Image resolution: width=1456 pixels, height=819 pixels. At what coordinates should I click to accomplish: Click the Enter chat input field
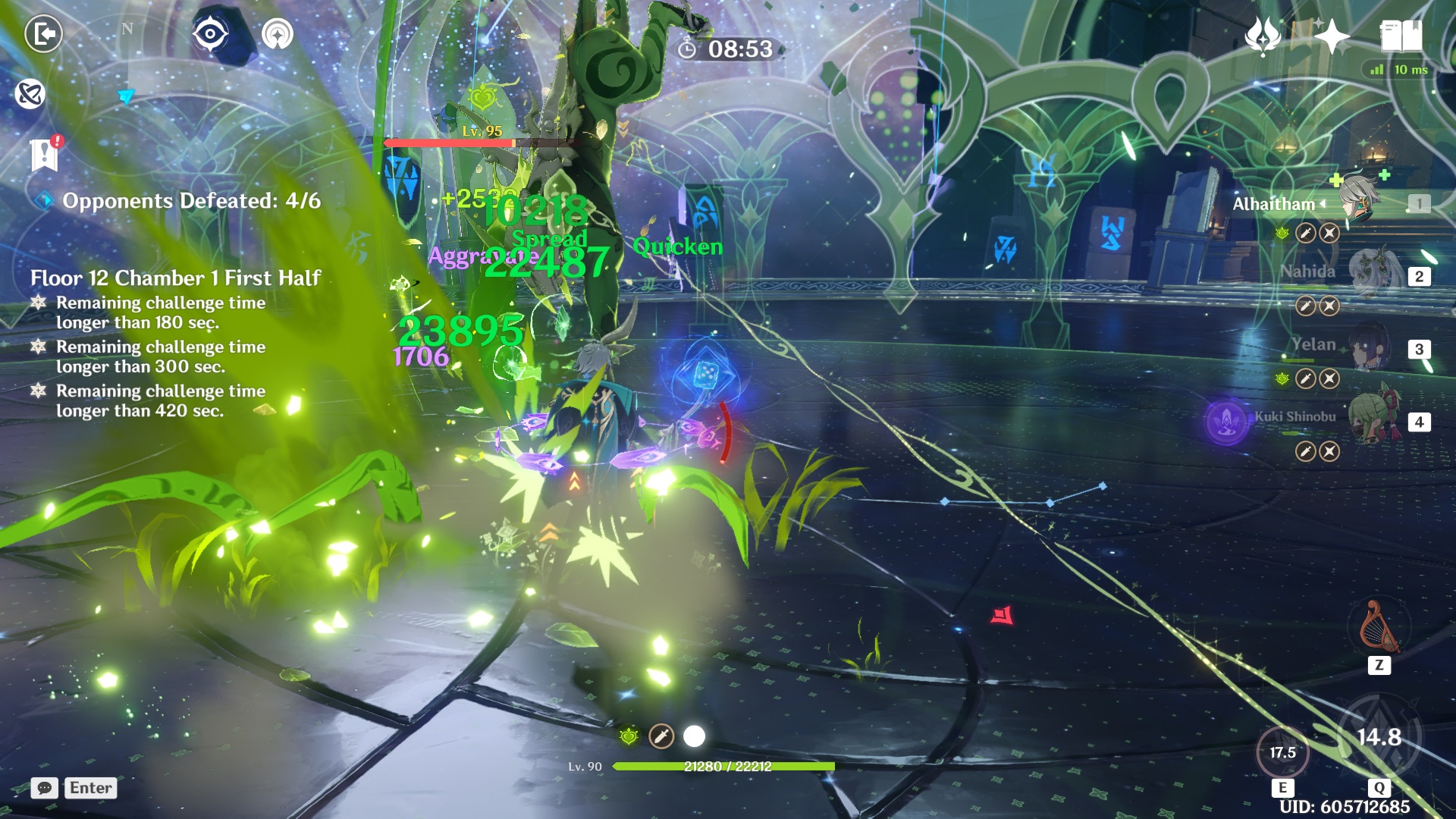point(89,788)
